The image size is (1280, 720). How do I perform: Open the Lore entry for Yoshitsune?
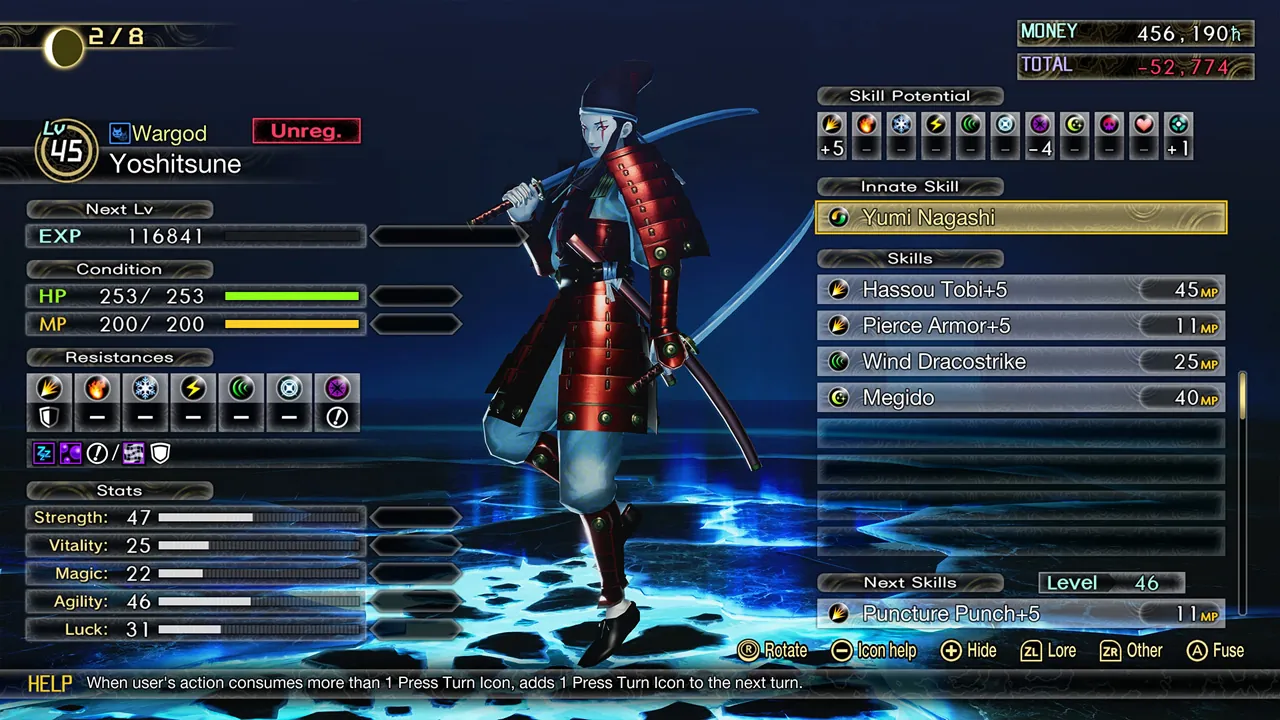click(1048, 651)
